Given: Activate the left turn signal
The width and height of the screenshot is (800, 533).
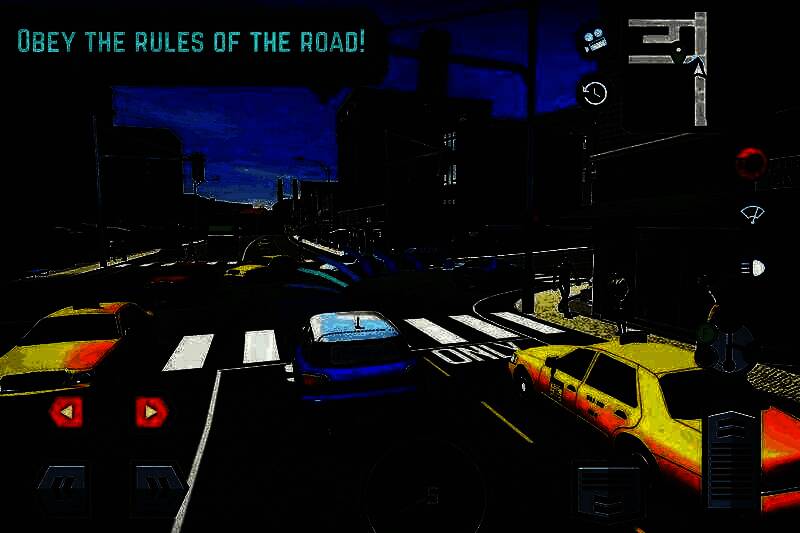Looking at the screenshot, I should pos(66,410).
